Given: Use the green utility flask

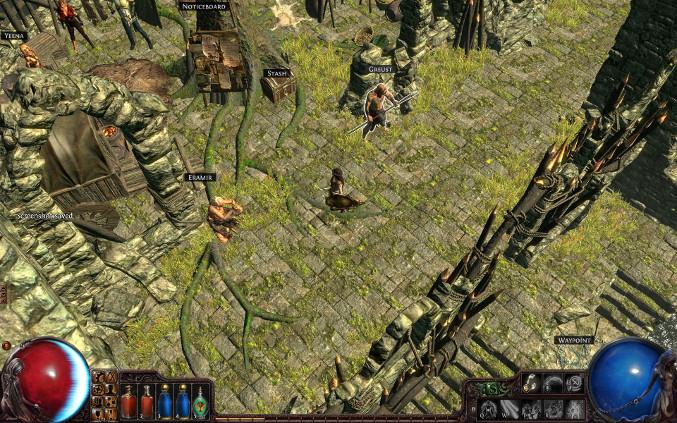Looking at the screenshot, I should [201, 401].
